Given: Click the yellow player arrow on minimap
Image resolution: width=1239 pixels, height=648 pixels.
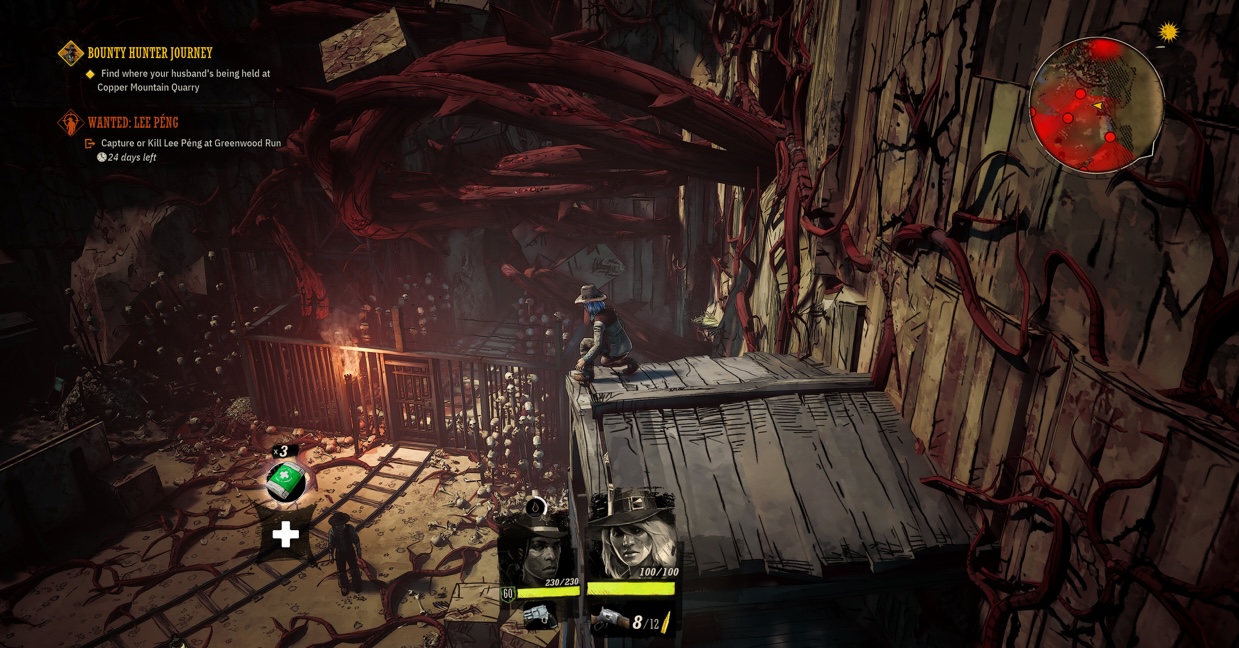Looking at the screenshot, I should tap(1097, 106).
